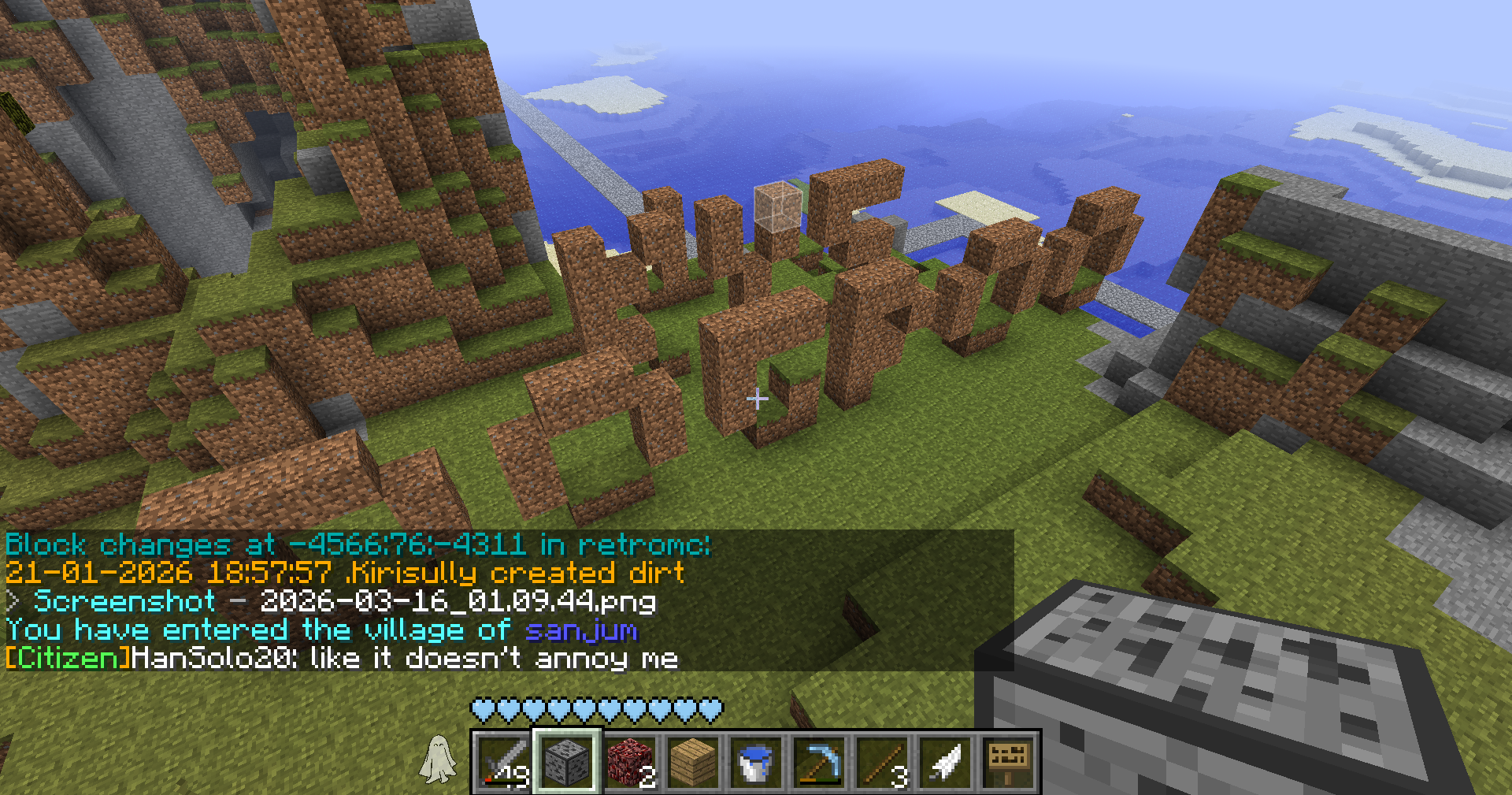Click the ghost icon beside the hotbar
This screenshot has width=1512, height=795.
438,760
